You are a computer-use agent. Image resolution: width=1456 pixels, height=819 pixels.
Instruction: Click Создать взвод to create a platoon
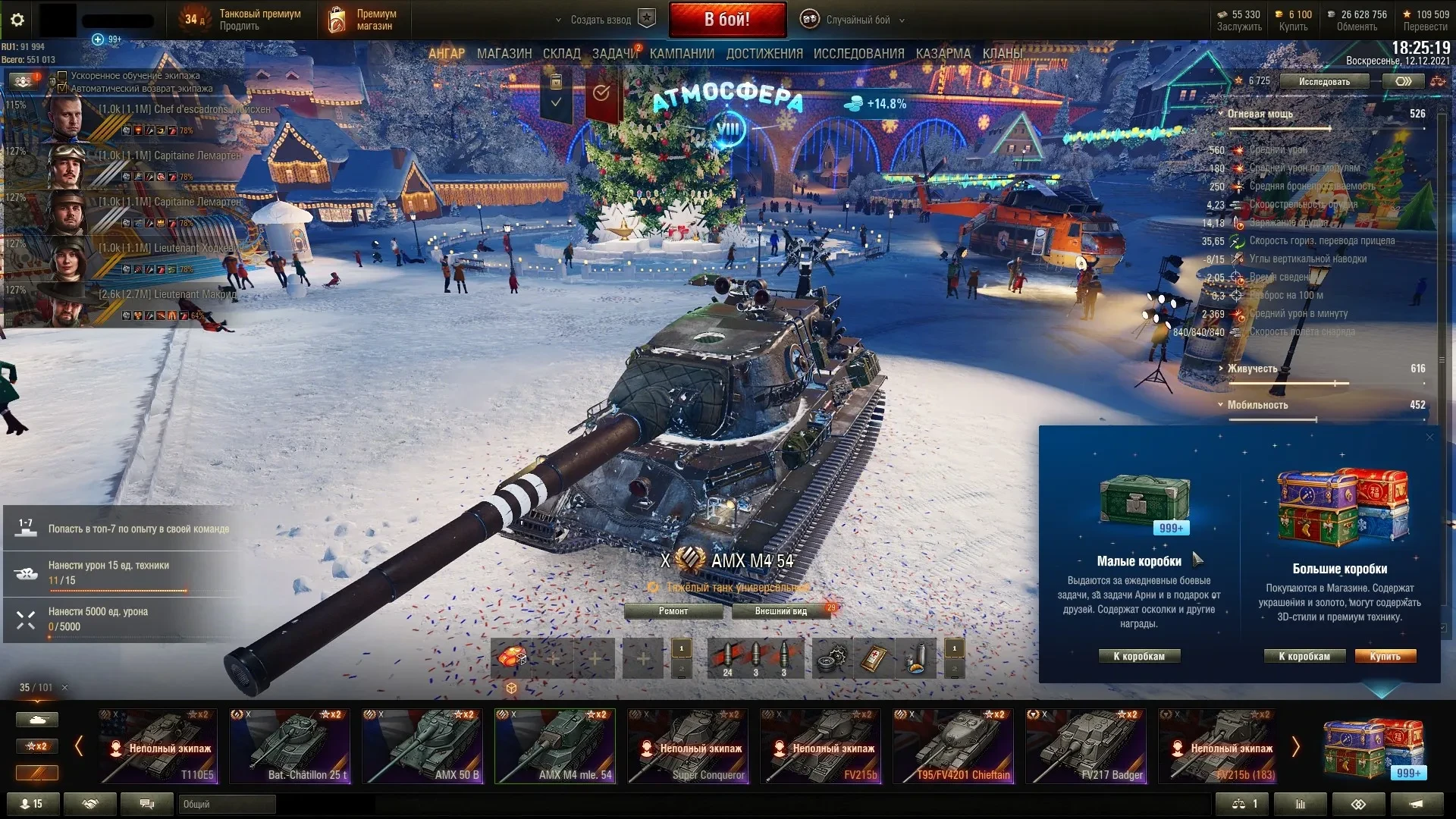[x=601, y=20]
